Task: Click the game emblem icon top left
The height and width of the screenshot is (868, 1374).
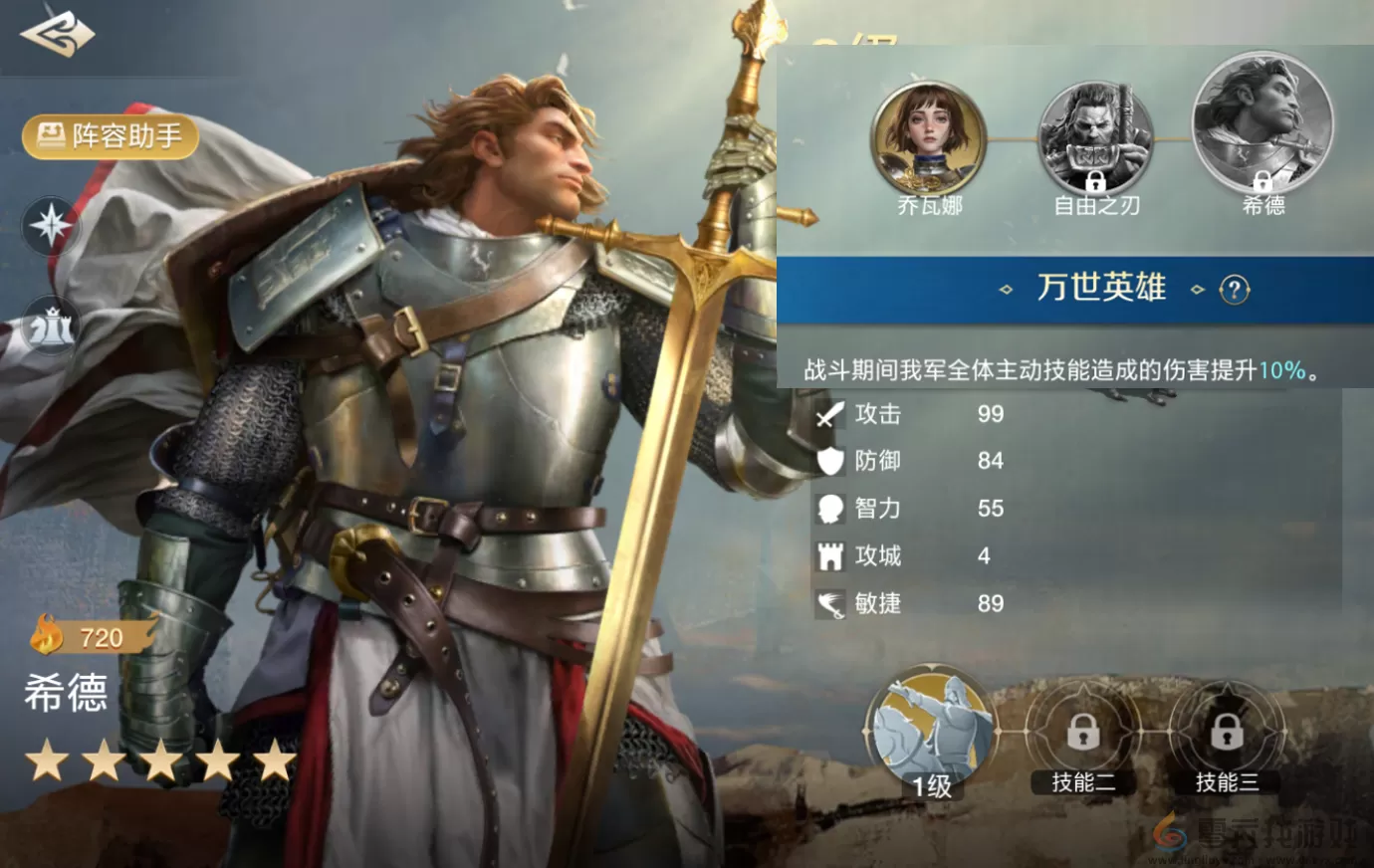Action: 57,32
